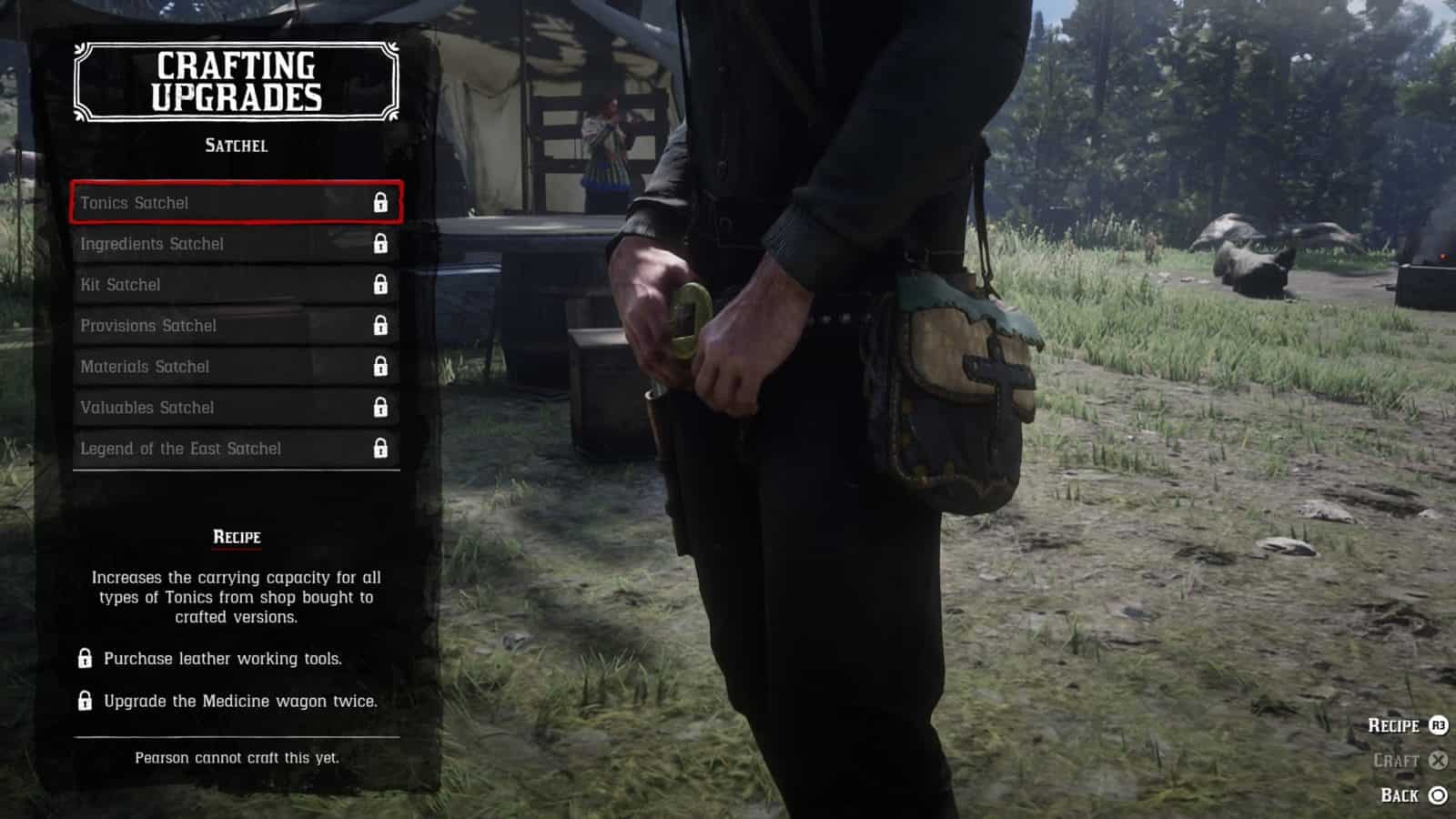Click the lock icon on Kit Satchel
The width and height of the screenshot is (1456, 819).
(379, 285)
